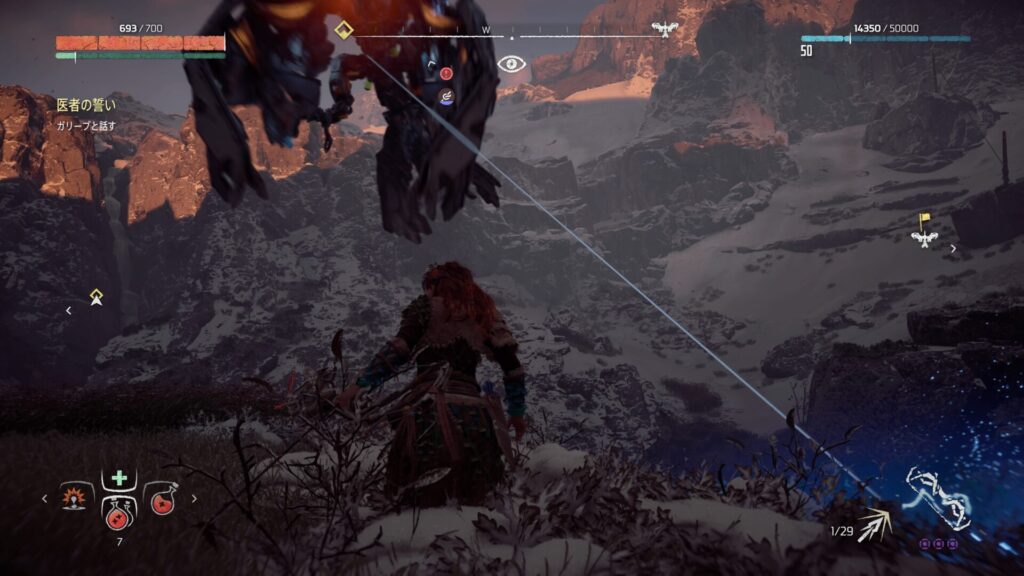The width and height of the screenshot is (1024, 576).
Task: Use the double health potion slot
Action: [119, 510]
